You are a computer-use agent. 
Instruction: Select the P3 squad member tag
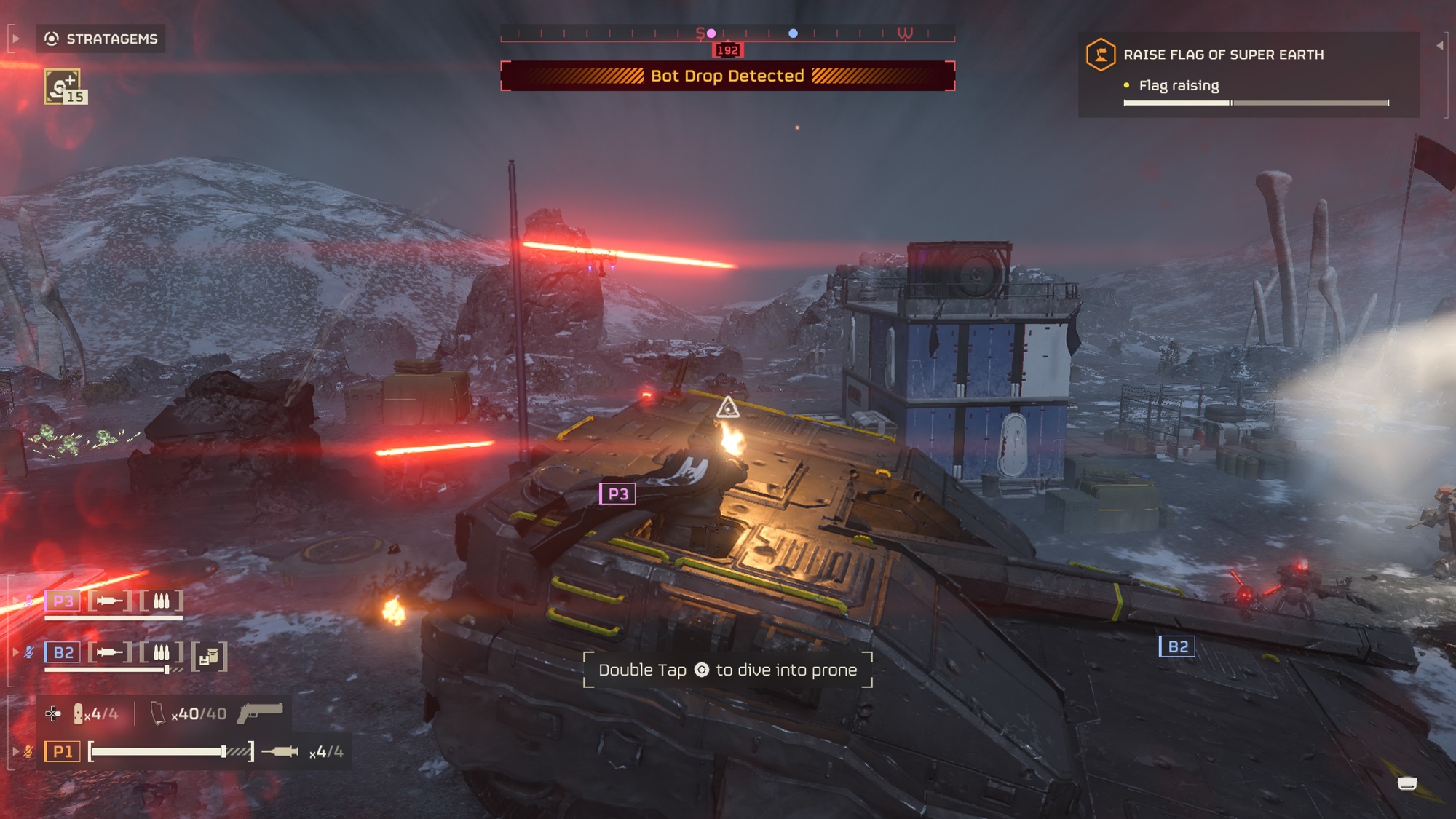63,601
